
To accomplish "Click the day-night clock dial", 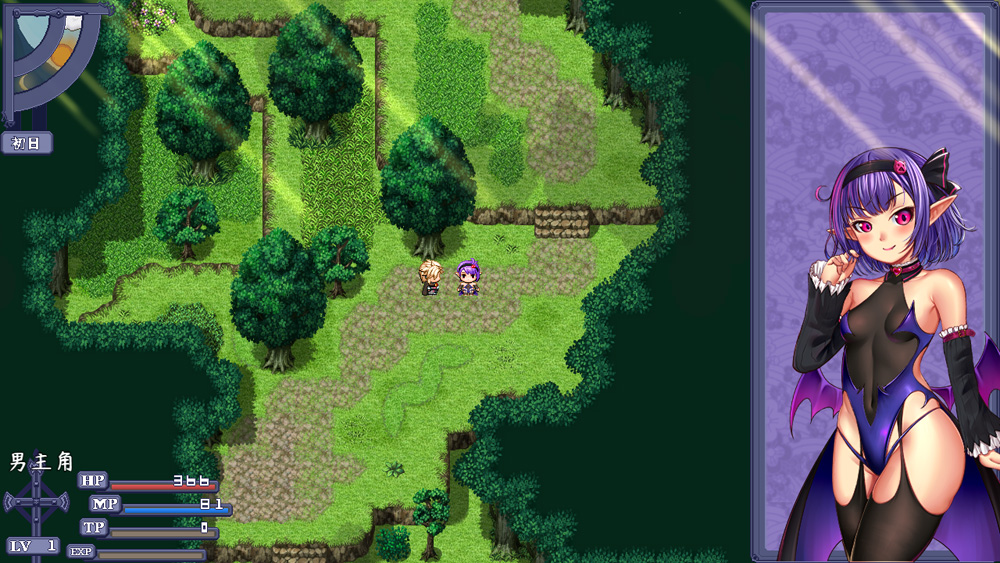I will (52, 58).
